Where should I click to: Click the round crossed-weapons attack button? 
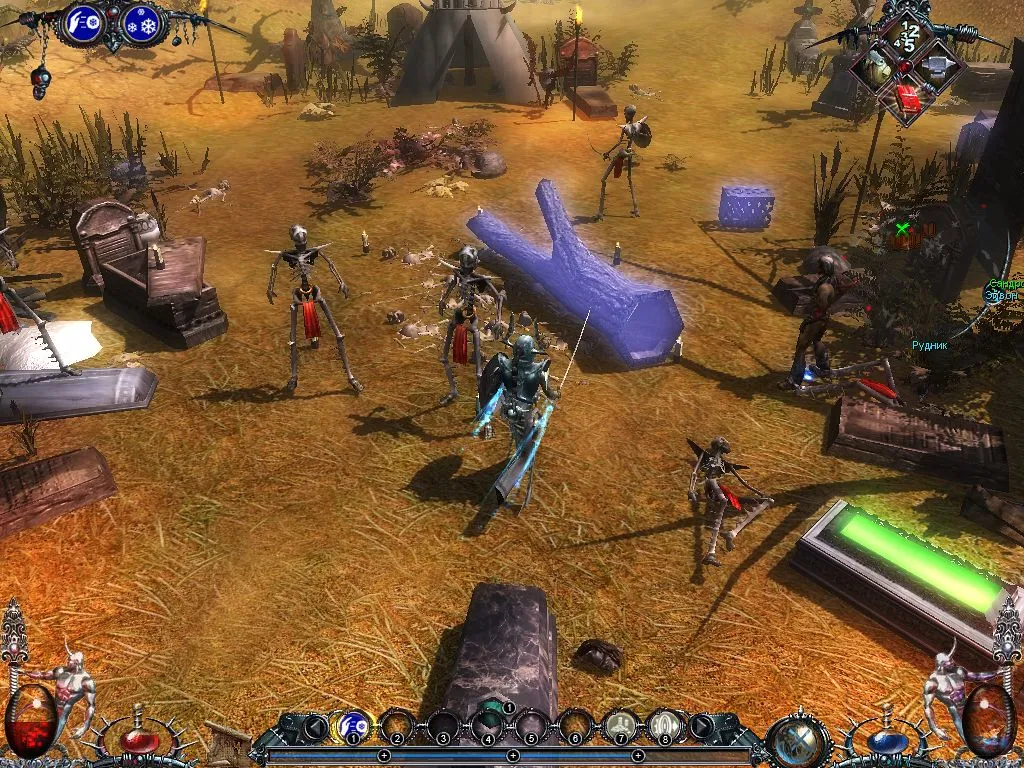point(799,742)
